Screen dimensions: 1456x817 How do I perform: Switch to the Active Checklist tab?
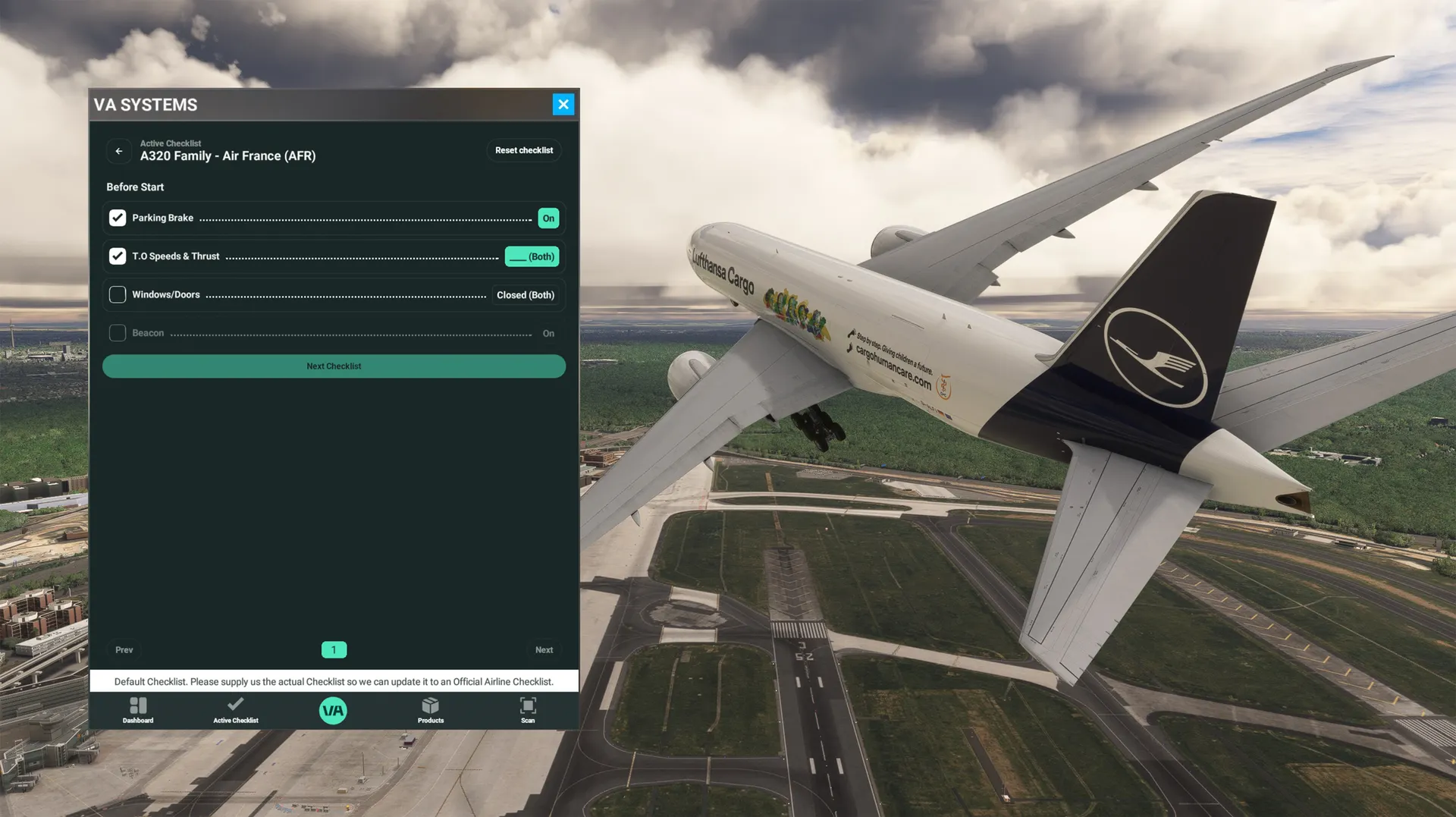pyautogui.click(x=236, y=711)
